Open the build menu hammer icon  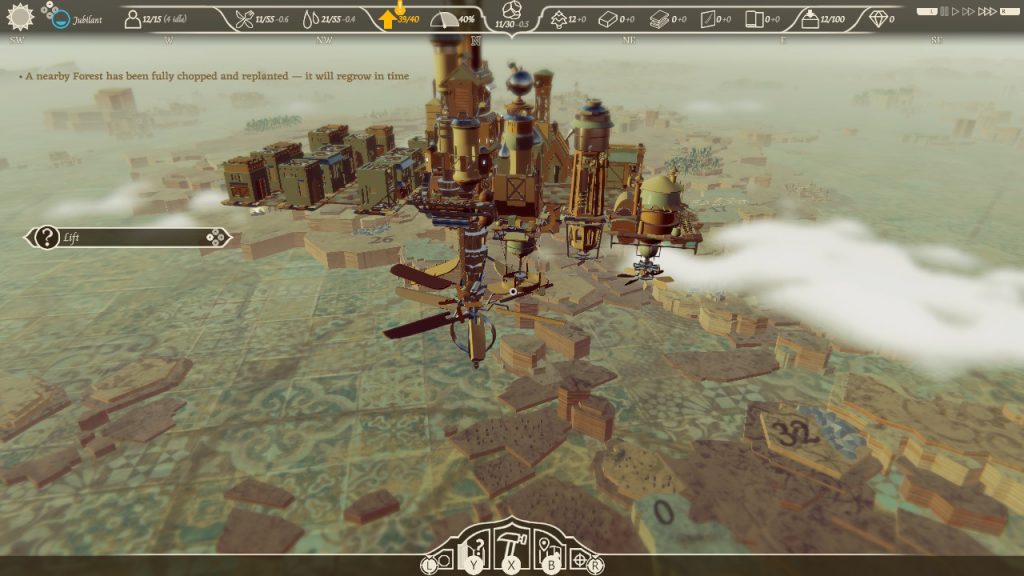pos(512,546)
